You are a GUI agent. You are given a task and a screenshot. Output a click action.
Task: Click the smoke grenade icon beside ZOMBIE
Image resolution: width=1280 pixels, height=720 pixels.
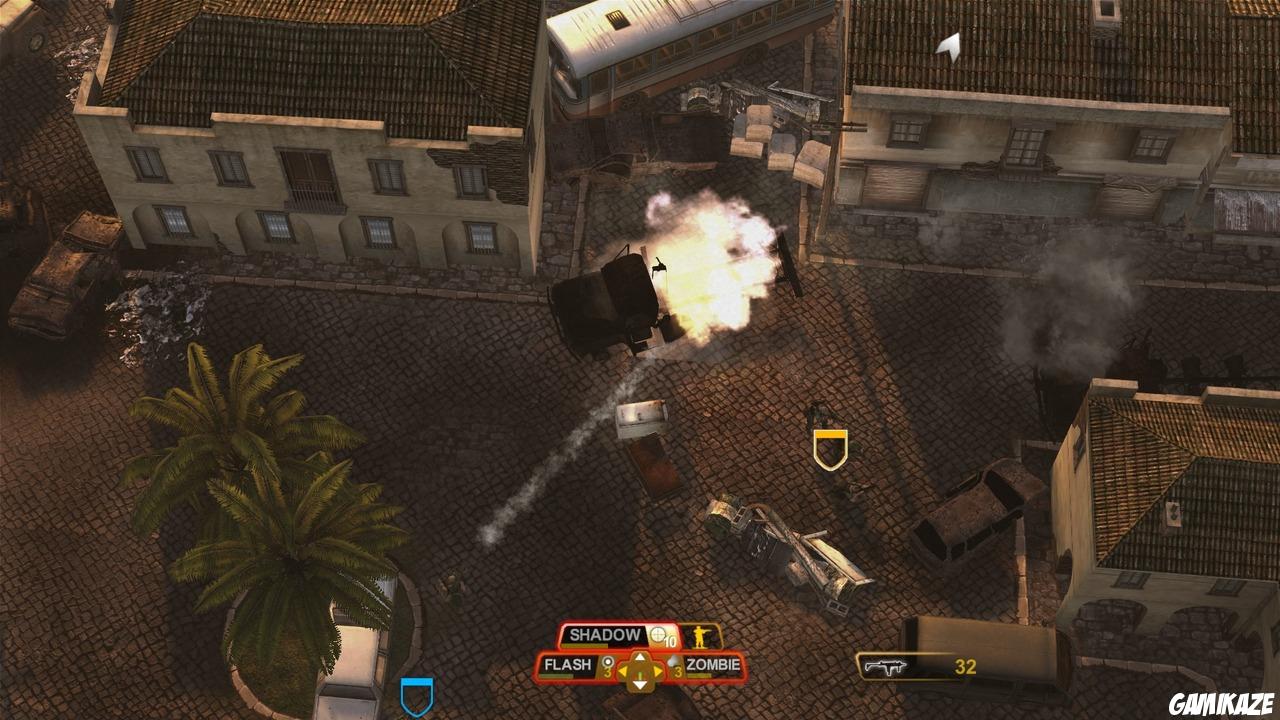point(675,661)
